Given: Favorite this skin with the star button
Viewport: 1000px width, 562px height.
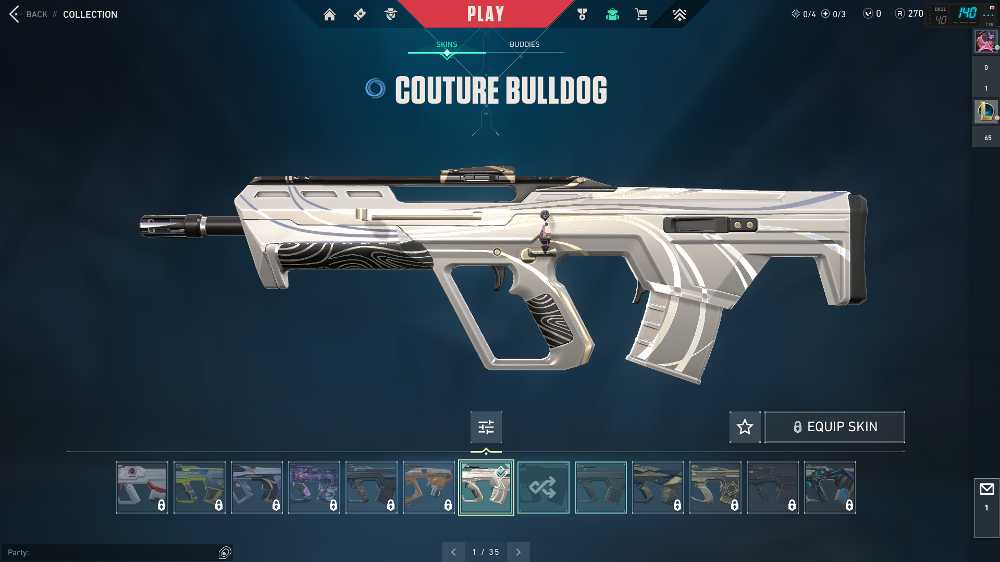Looking at the screenshot, I should 745,427.
